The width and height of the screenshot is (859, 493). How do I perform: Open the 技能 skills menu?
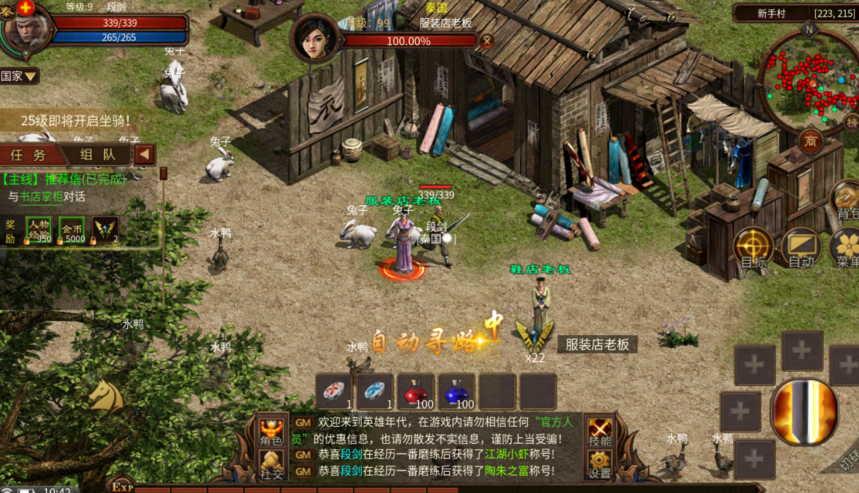pyautogui.click(x=600, y=431)
